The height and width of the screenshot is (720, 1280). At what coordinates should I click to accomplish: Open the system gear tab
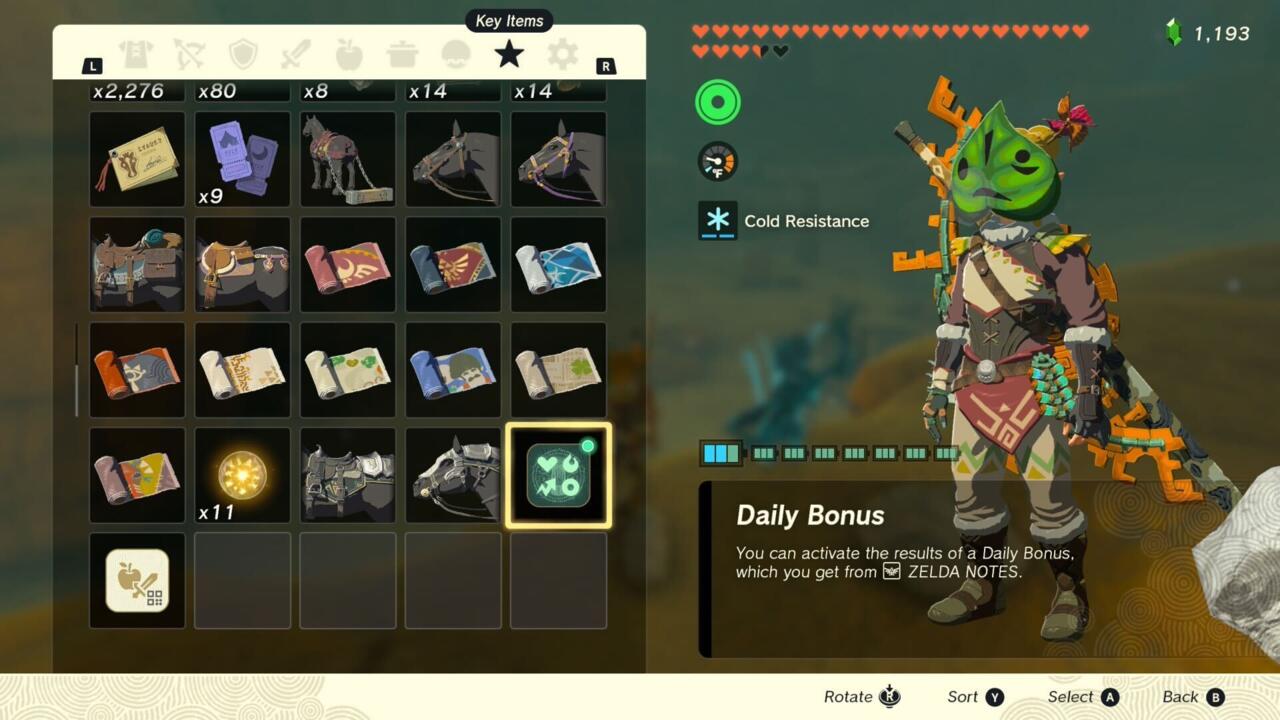tap(562, 54)
